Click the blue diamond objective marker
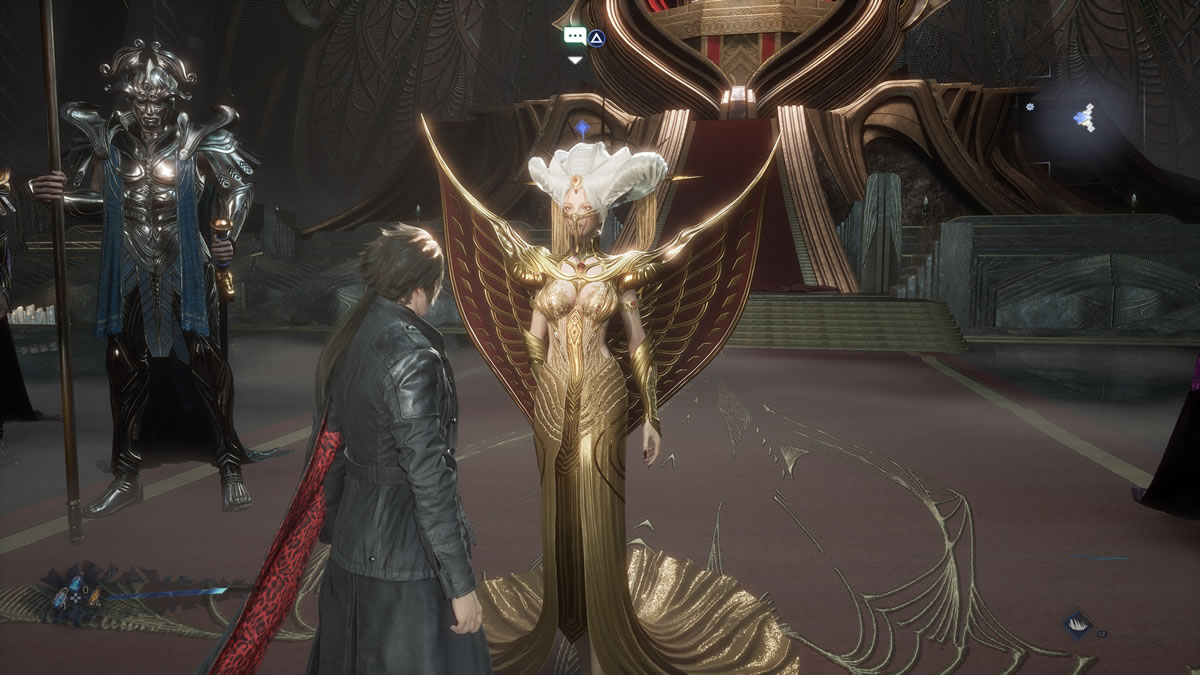Image resolution: width=1200 pixels, height=675 pixels. tap(583, 127)
